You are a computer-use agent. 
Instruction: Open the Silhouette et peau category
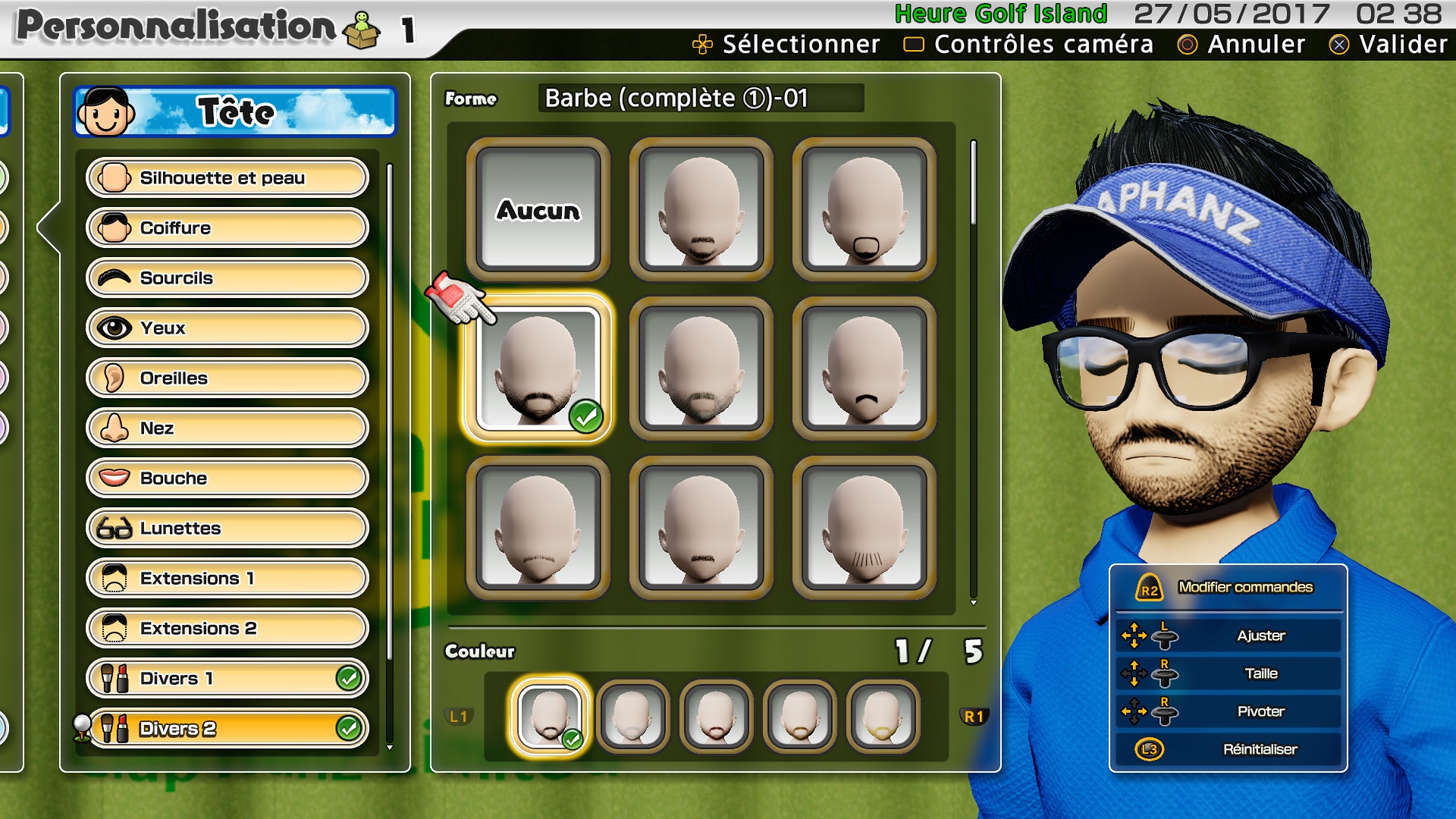227,178
